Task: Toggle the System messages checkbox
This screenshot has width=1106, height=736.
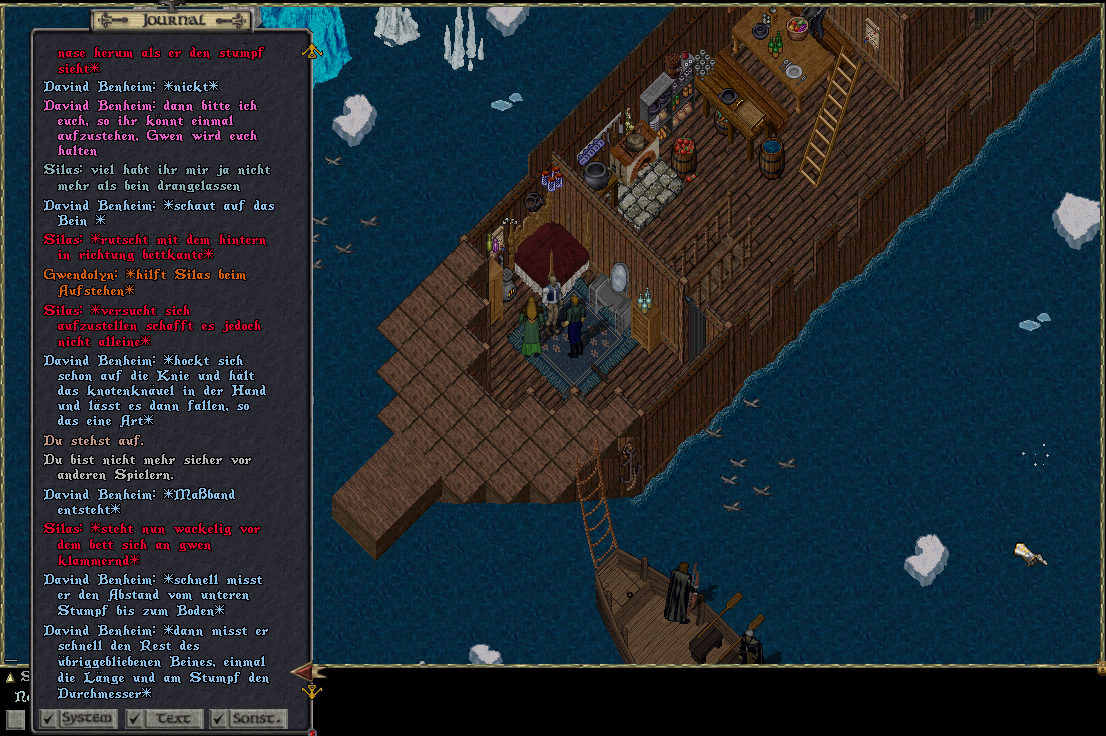Action: 49,718
